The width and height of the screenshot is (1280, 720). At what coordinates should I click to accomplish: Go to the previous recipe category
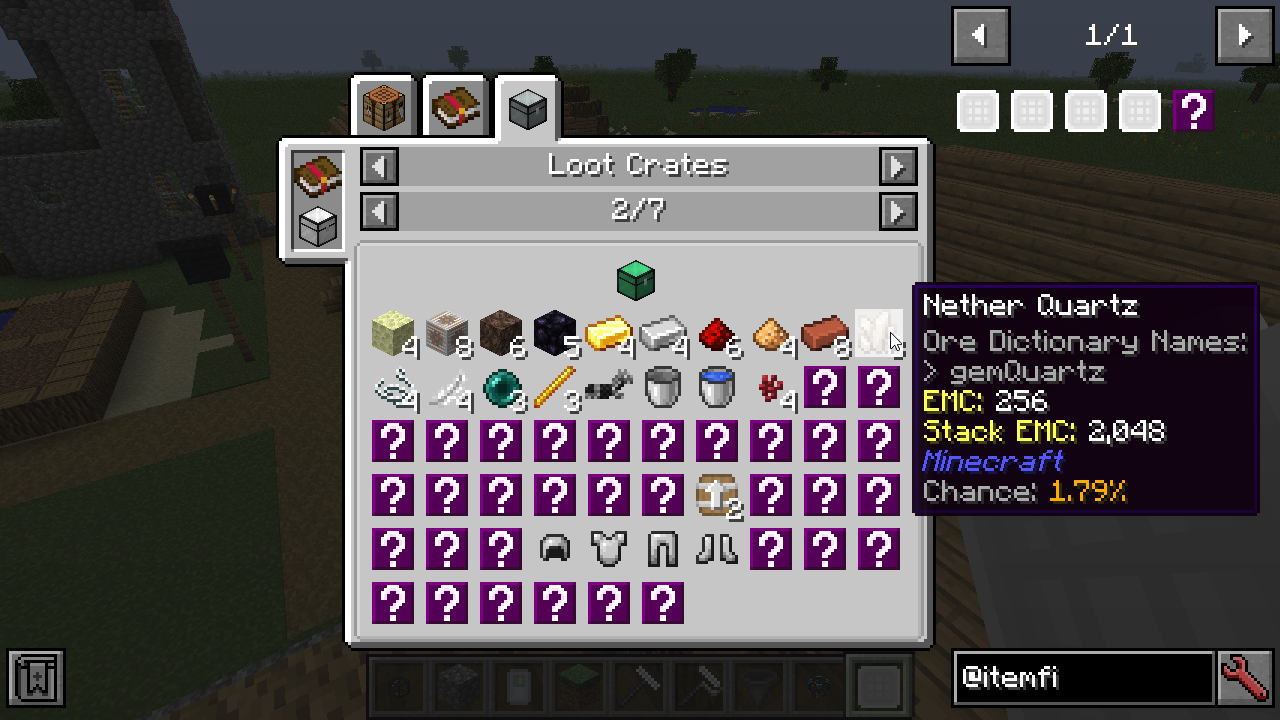click(x=379, y=166)
